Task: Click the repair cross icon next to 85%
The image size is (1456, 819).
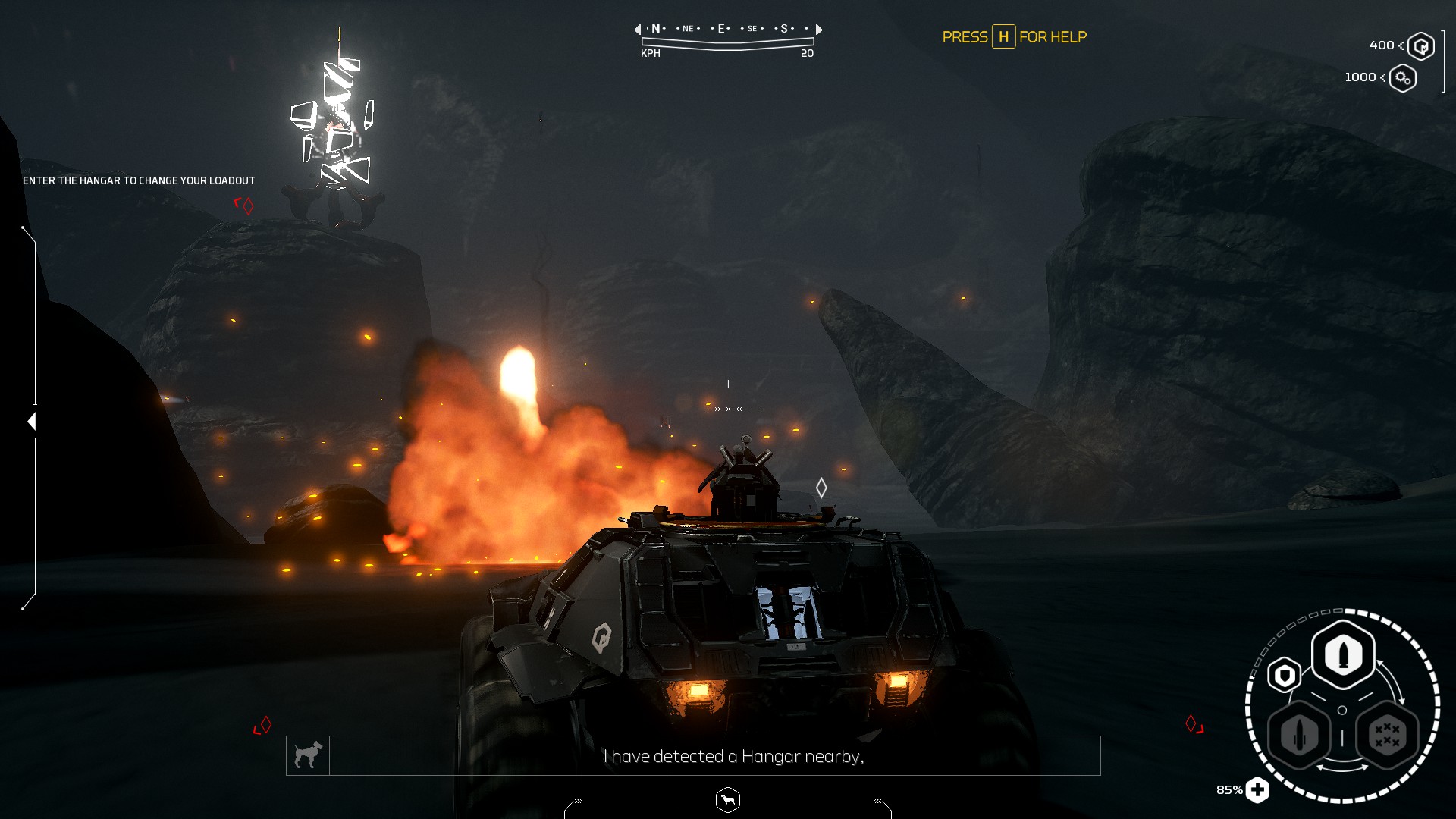Action: tap(1258, 789)
